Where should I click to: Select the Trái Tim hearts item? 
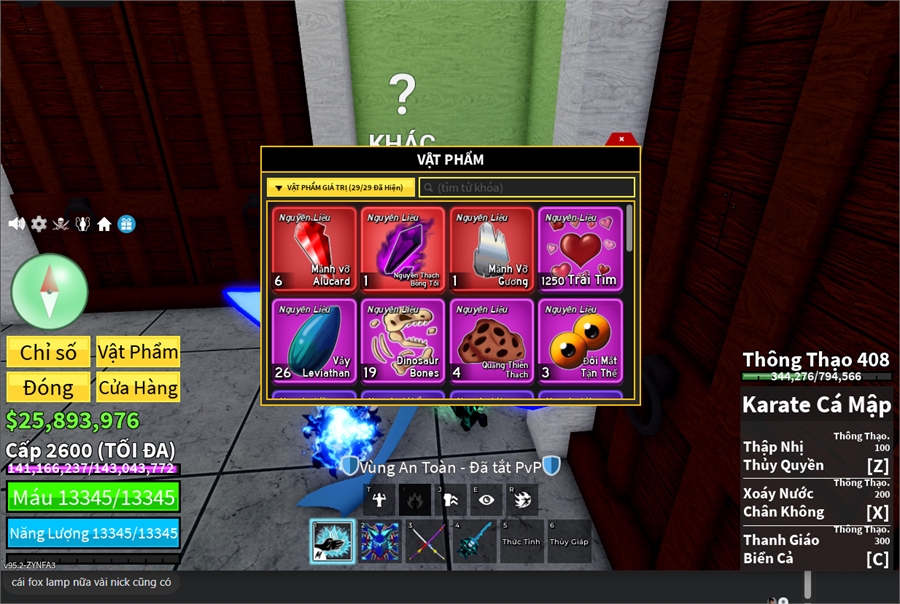[580, 248]
